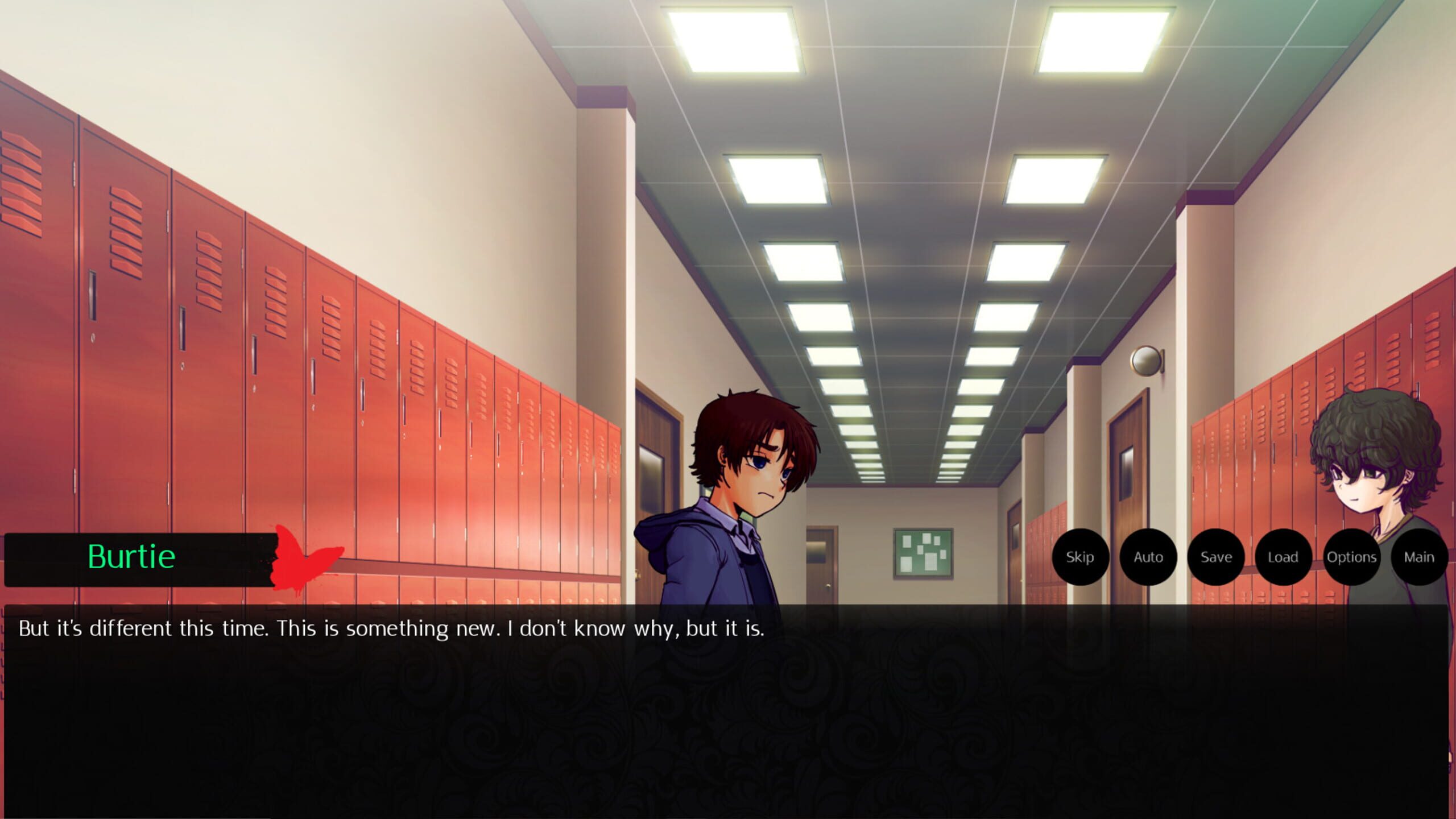
Task: Click the Skip button to fast-forward dialogue
Action: (x=1079, y=557)
